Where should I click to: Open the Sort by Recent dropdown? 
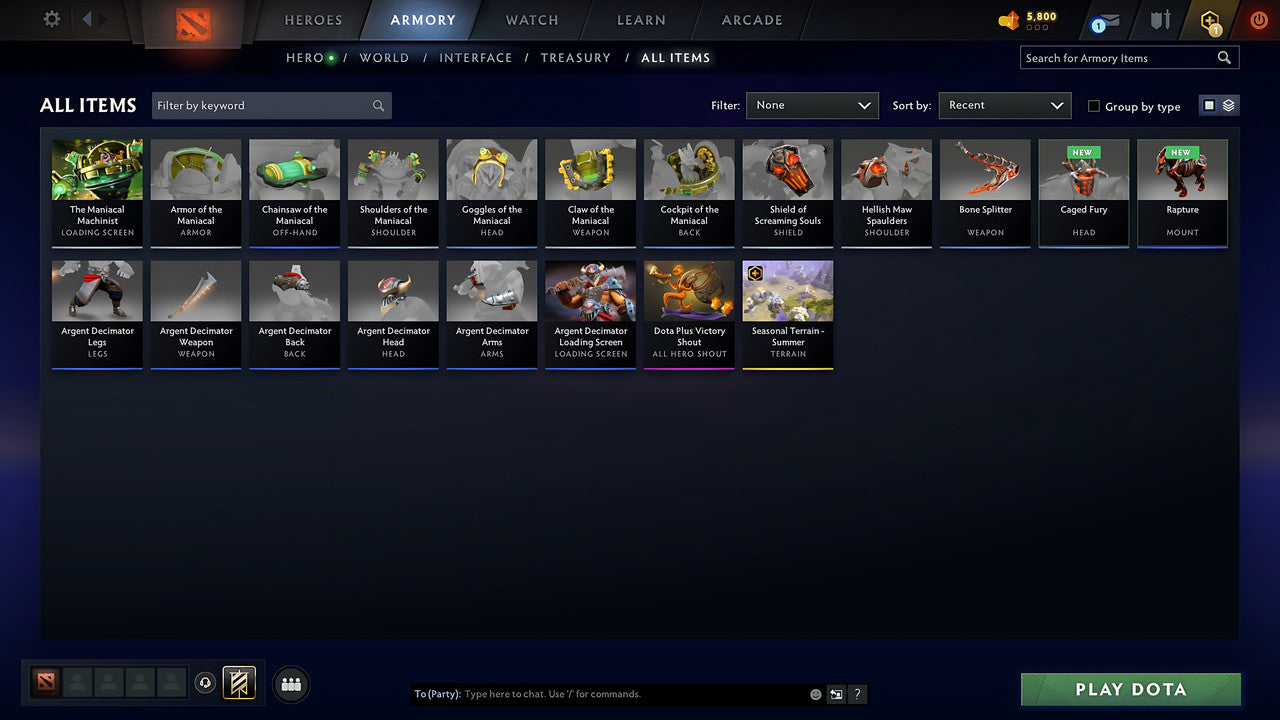coord(1004,105)
